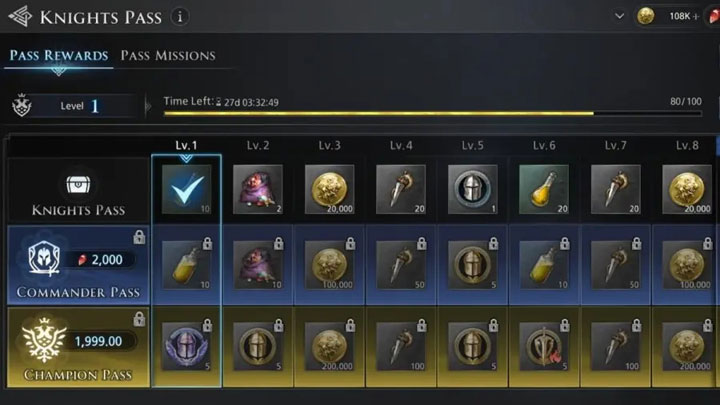Expand the currency dropdown arrow
This screenshot has height=405, width=720.
coord(619,16)
